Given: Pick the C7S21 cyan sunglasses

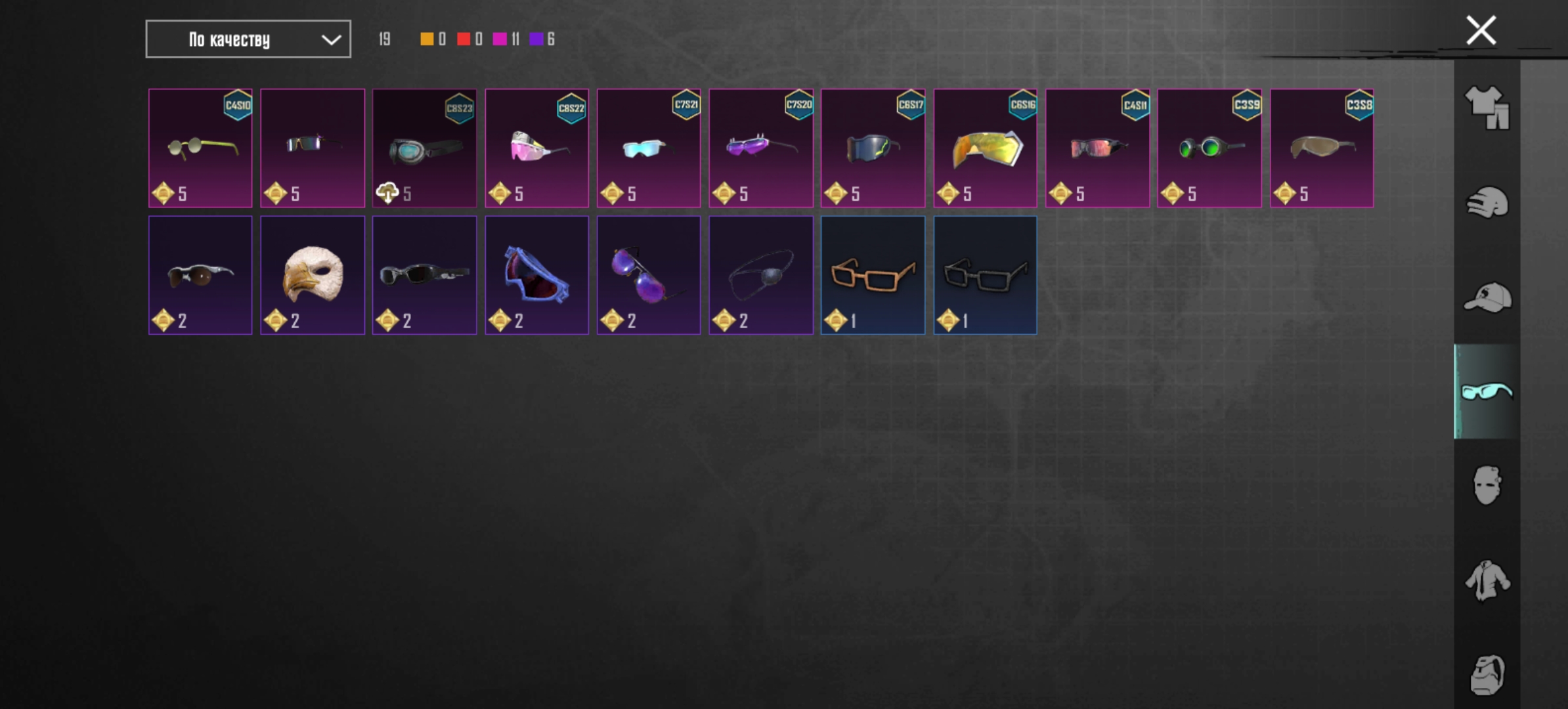Looking at the screenshot, I should (648, 148).
